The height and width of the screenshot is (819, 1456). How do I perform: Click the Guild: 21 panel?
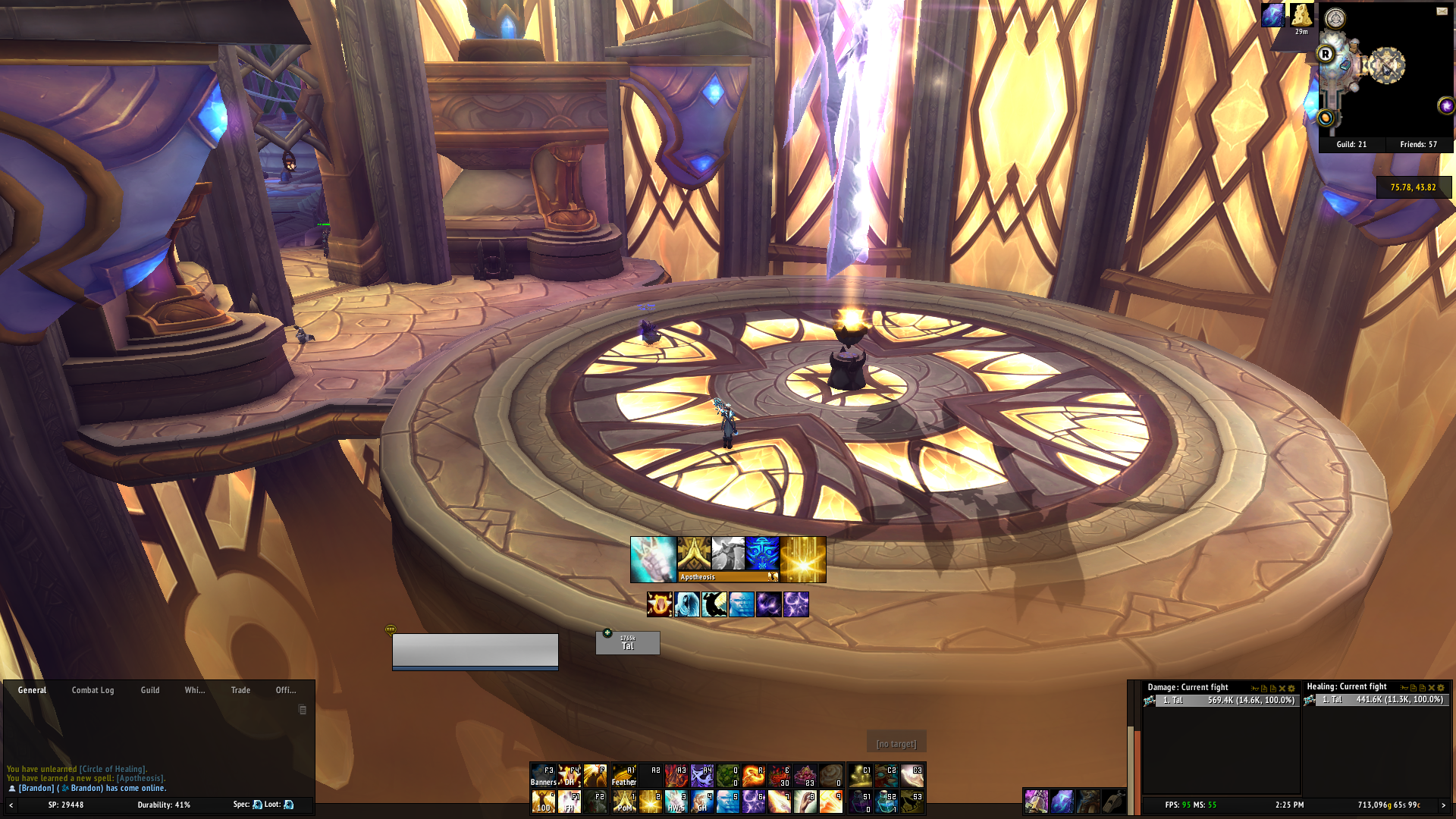tap(1351, 144)
